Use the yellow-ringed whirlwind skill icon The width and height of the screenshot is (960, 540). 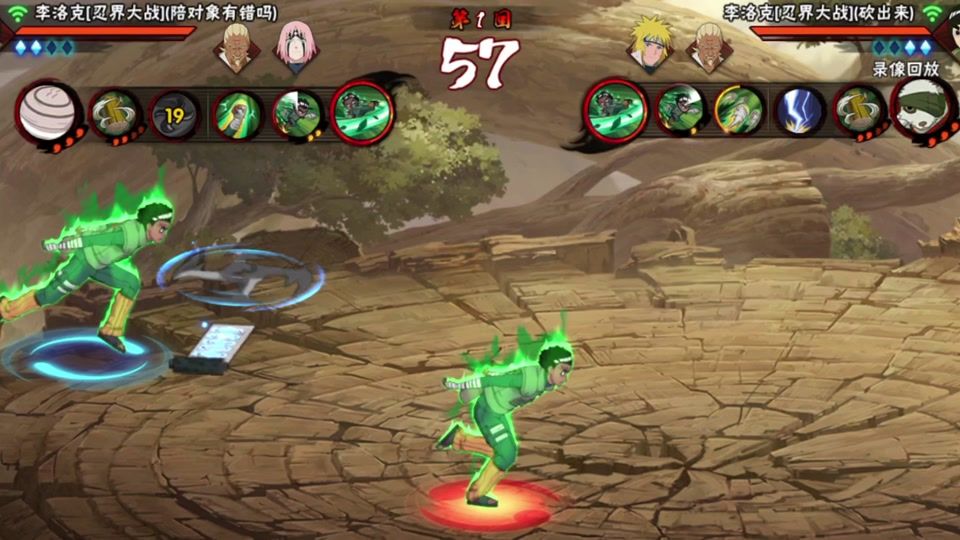tap(739, 110)
